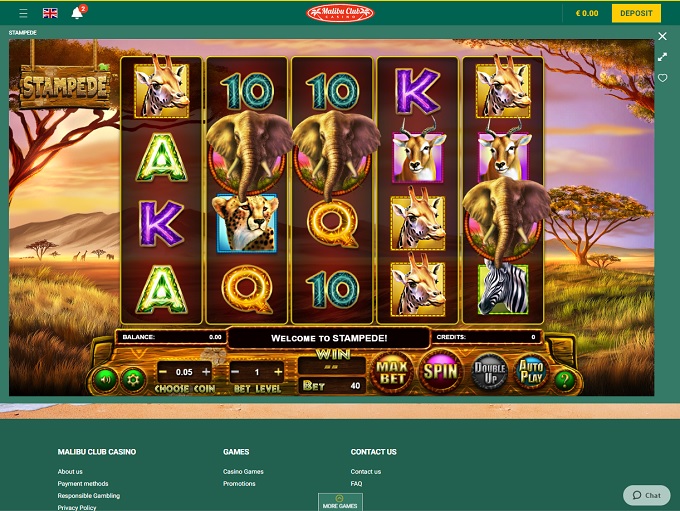Toggle the sound speaker button
This screenshot has width=680, height=511.
(x=103, y=380)
